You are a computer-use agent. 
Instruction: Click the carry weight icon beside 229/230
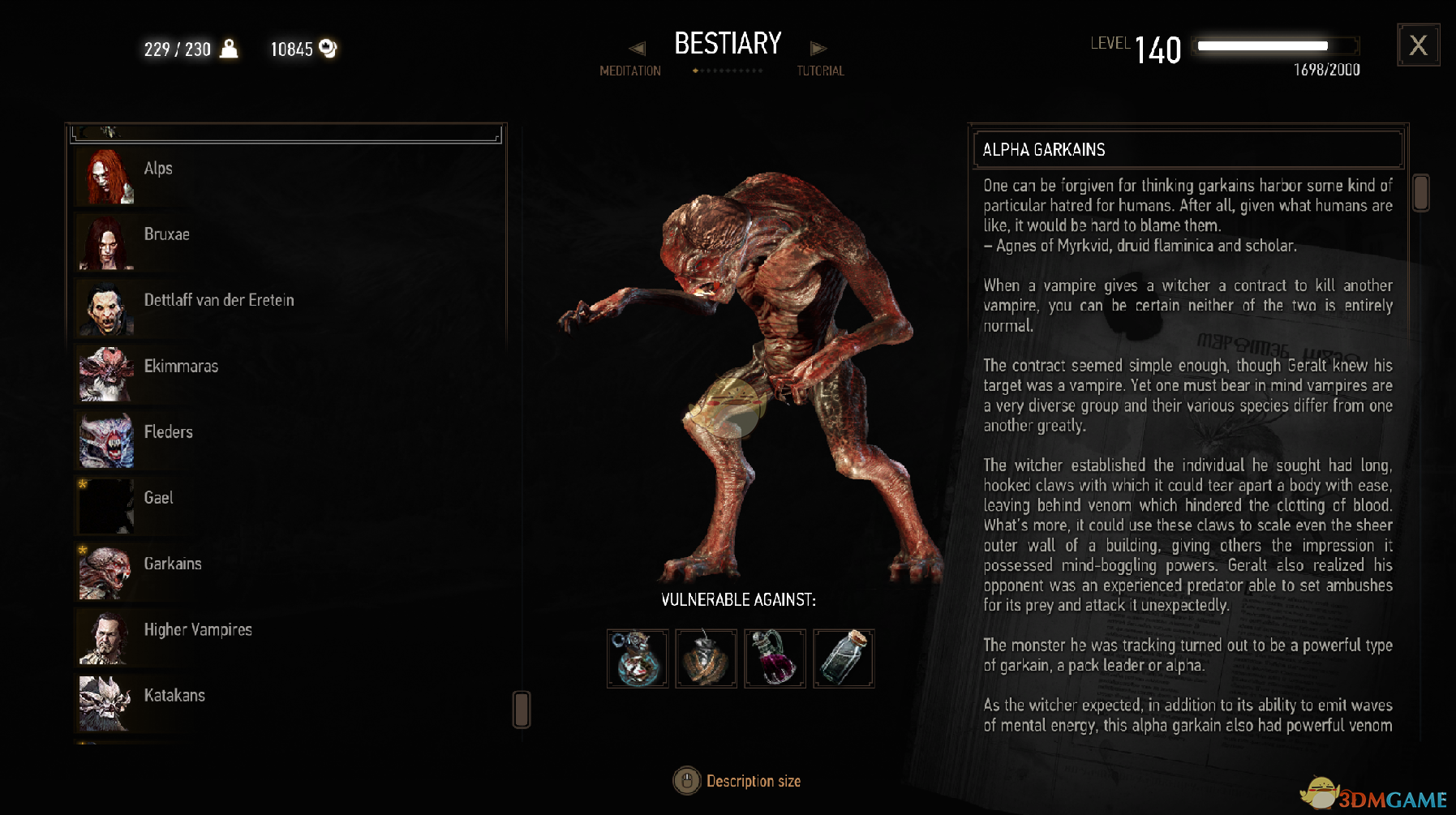[228, 49]
